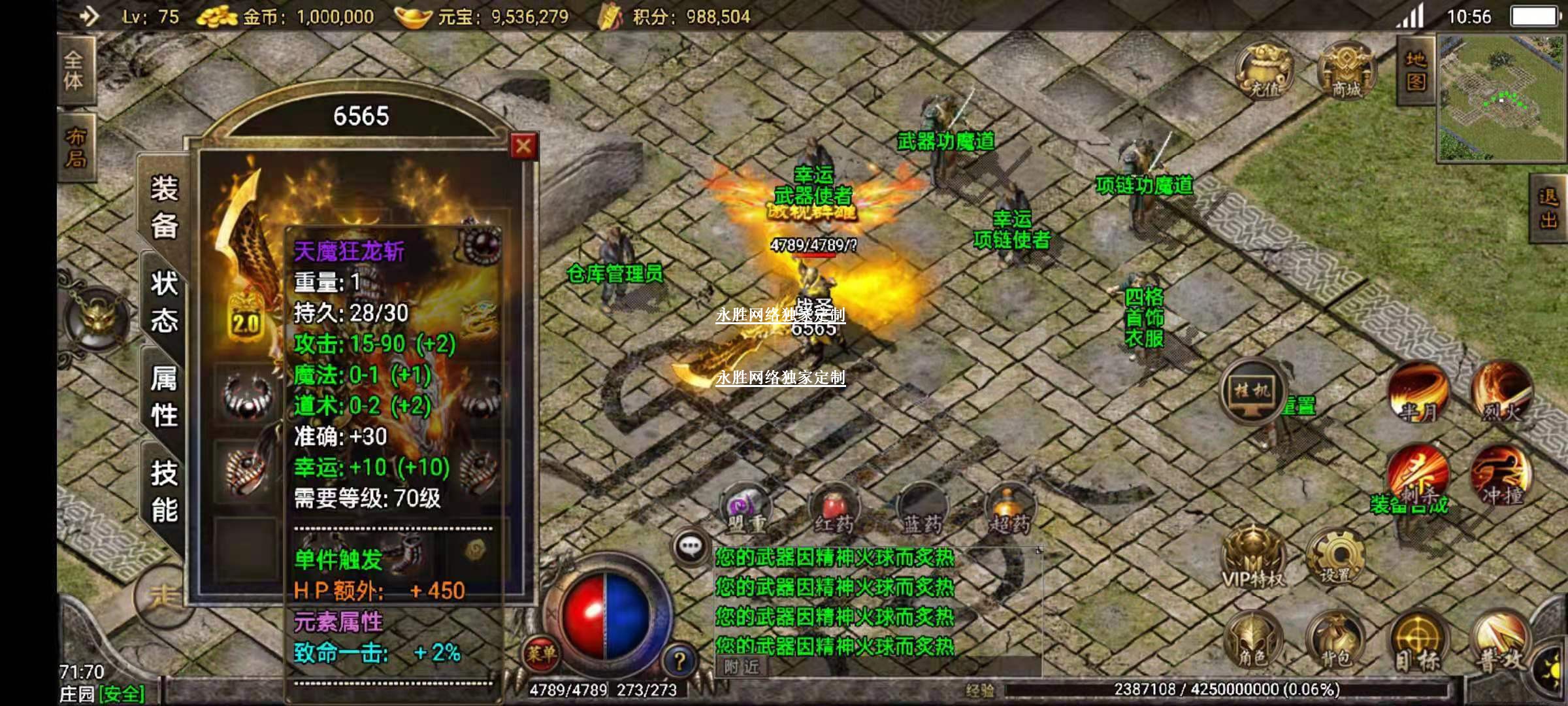Viewport: 1568px width, 706px height.
Task: Open the 菜单 menu button
Action: (x=541, y=652)
